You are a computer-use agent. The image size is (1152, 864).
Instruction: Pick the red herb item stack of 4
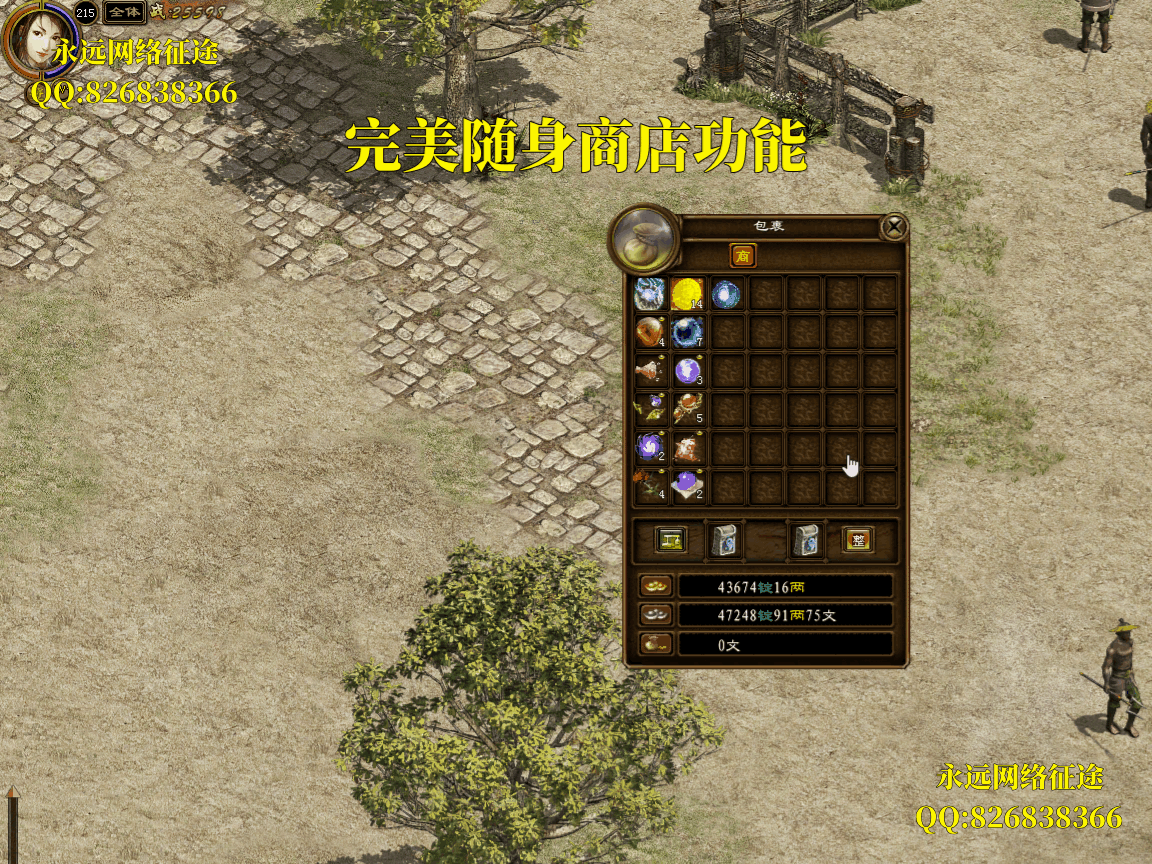click(x=650, y=485)
